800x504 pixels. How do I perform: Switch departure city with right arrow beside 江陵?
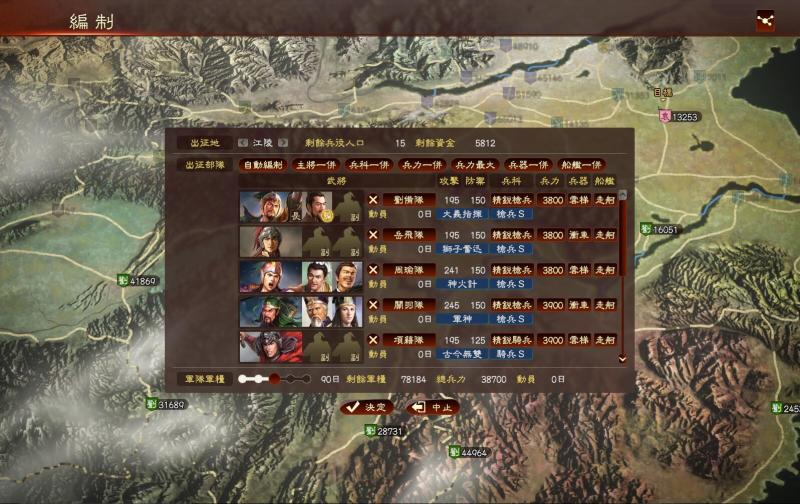coord(283,143)
